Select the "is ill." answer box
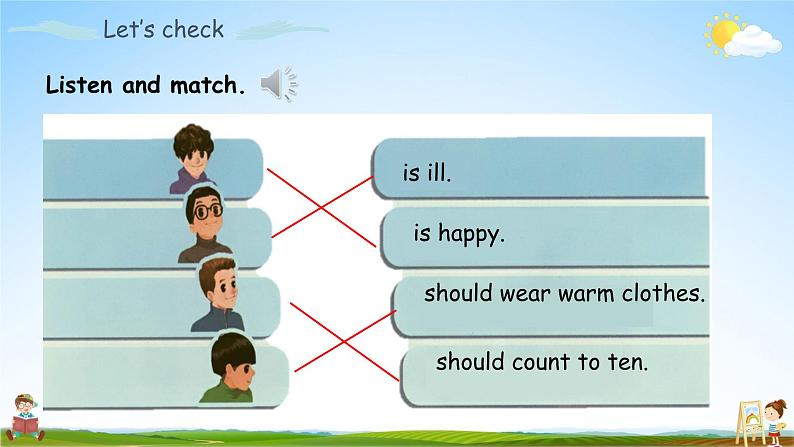794x447 pixels. (x=540, y=170)
